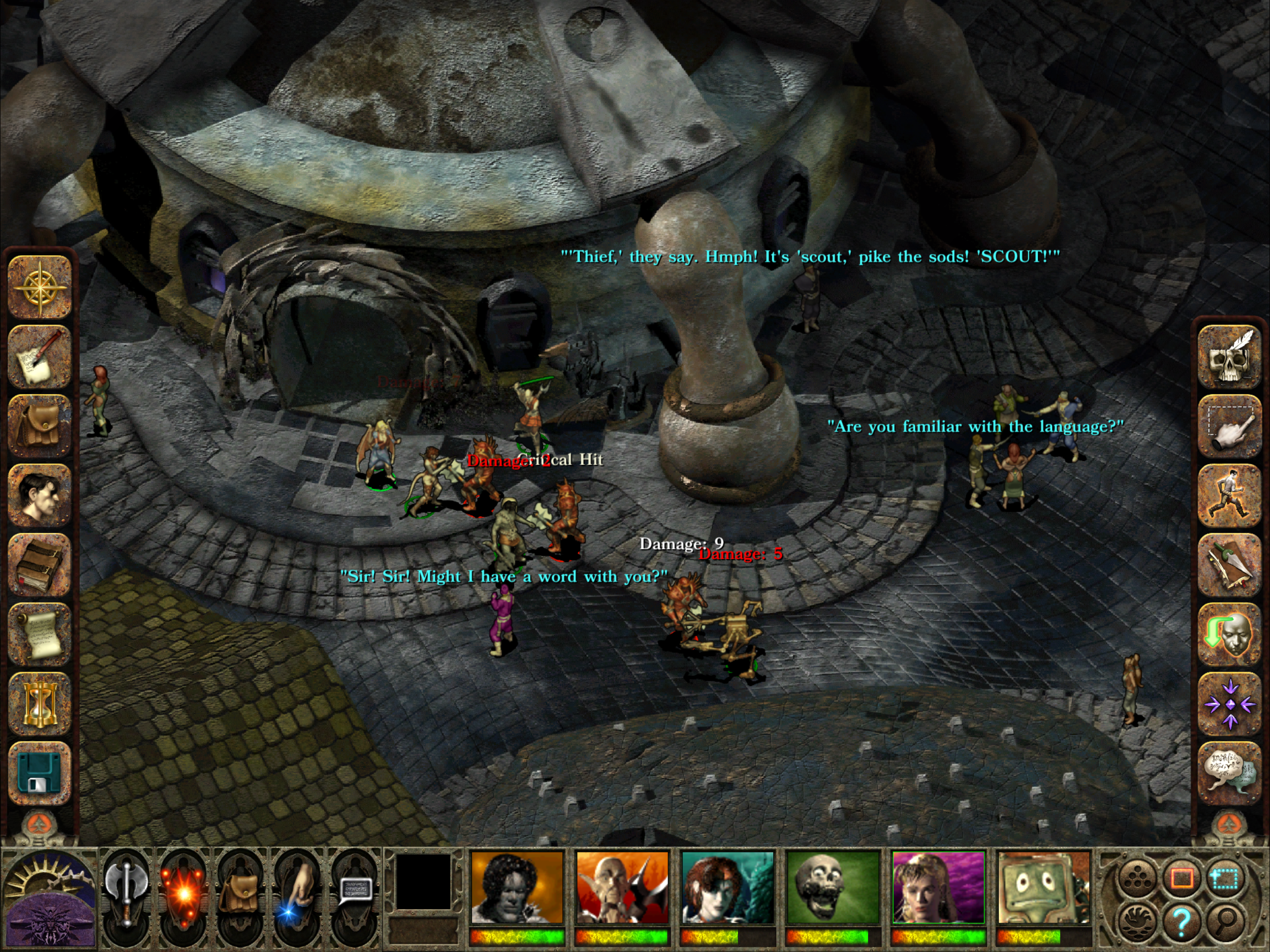This screenshot has height=952, width=1270.
Task: Select Morte's skull portrait
Action: pyautogui.click(x=833, y=888)
